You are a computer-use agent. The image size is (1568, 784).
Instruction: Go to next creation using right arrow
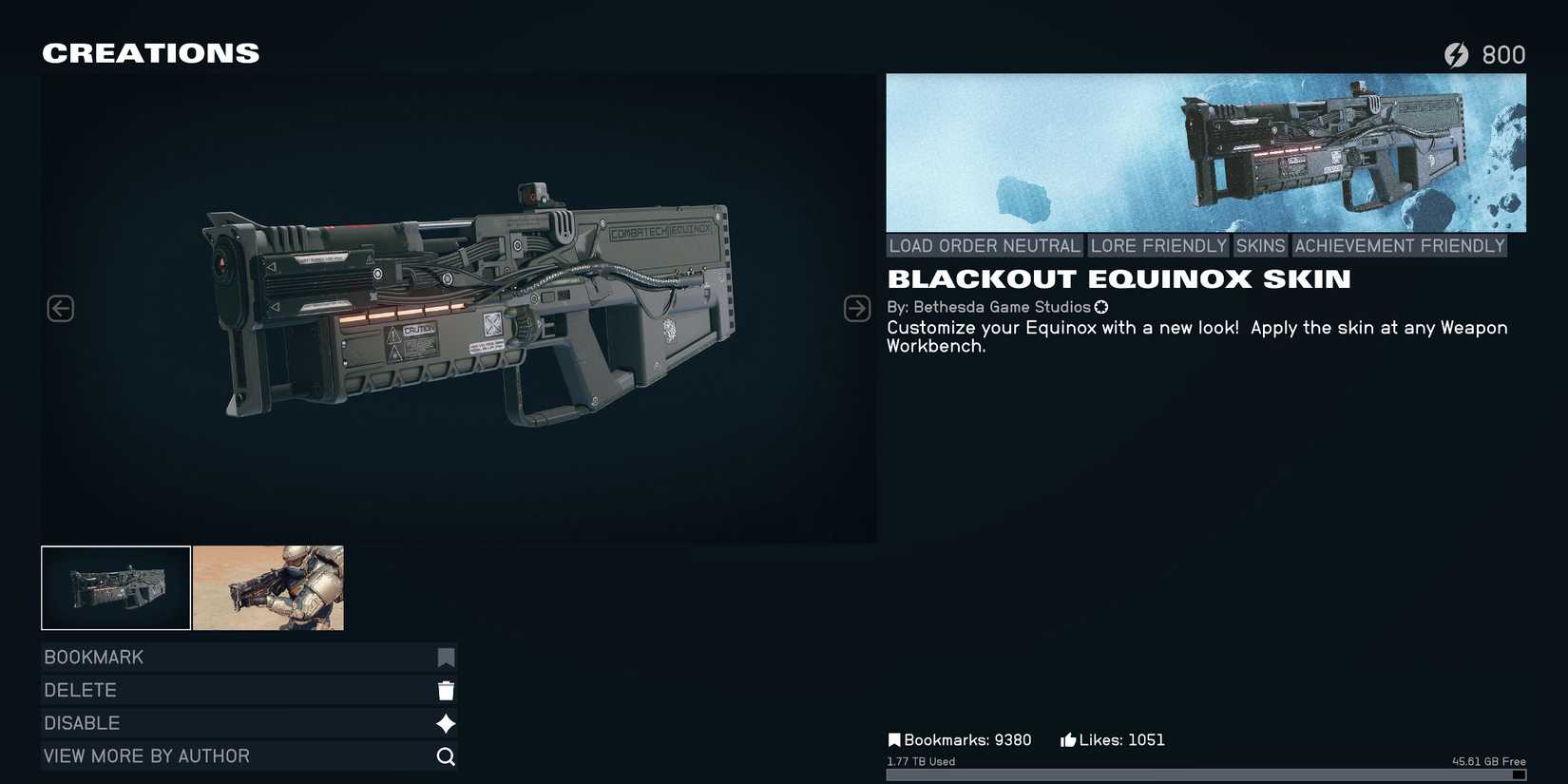pyautogui.click(x=856, y=307)
